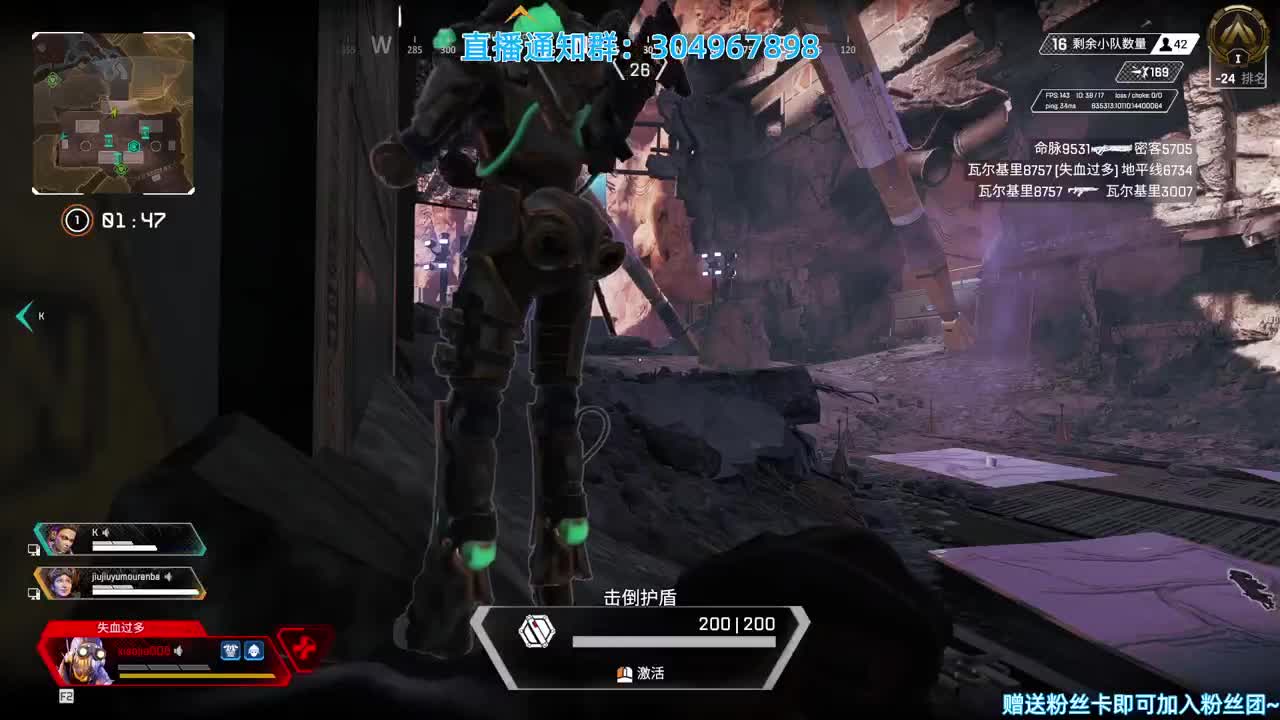Image resolution: width=1280 pixels, height=720 pixels.
Task: Click the body armor icon on downed player banner
Action: coord(231,651)
